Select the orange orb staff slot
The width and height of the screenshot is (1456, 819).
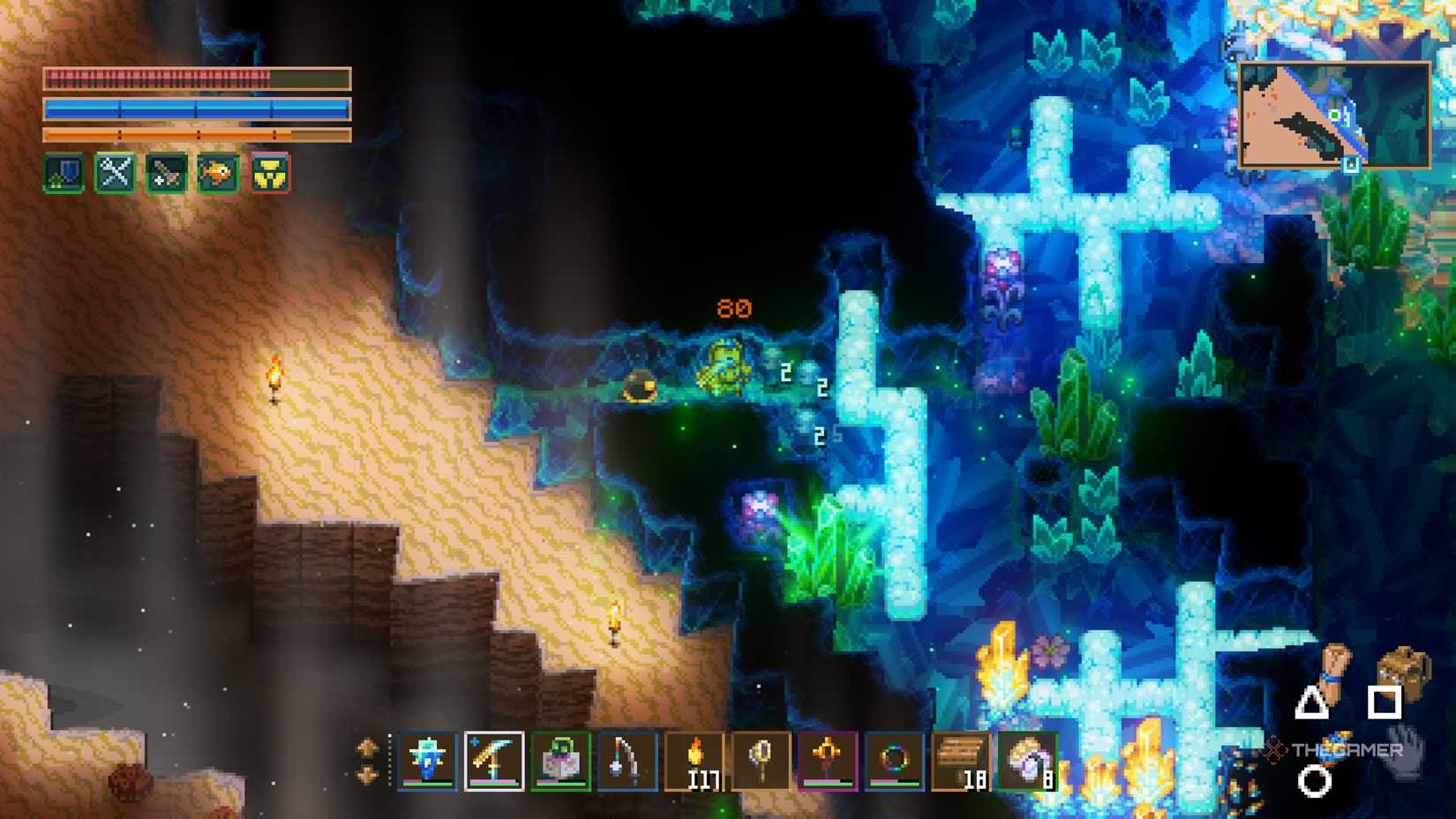[x=828, y=760]
